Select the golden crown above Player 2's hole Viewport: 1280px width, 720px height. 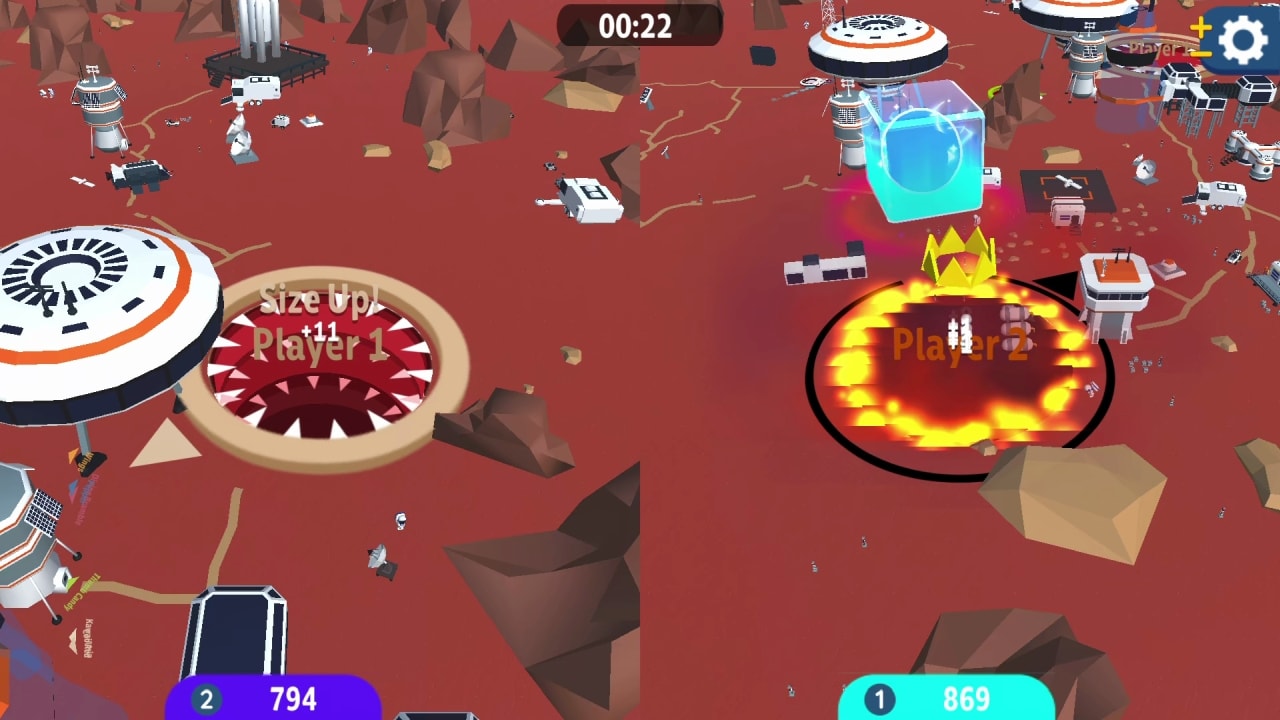pyautogui.click(x=956, y=255)
